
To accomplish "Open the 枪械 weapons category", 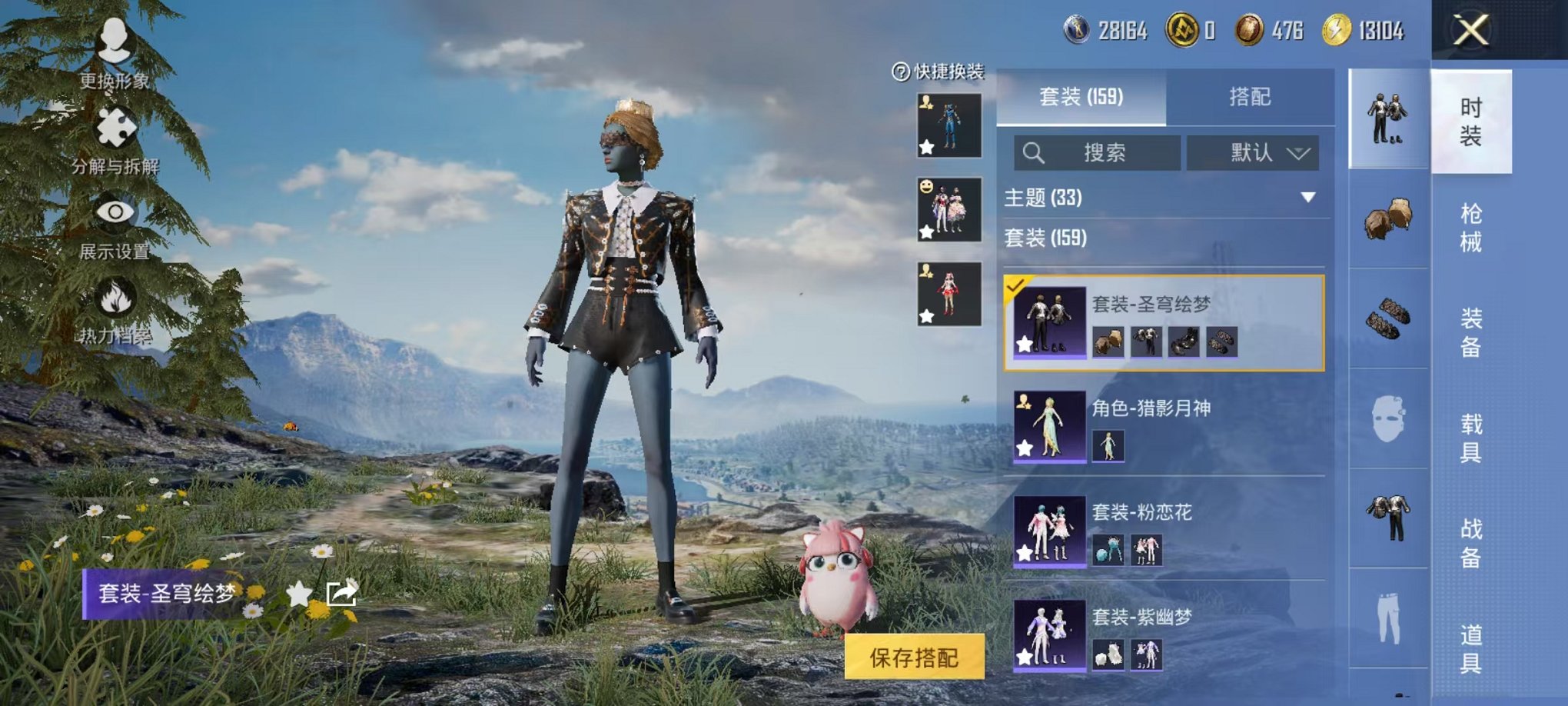I will pos(1472,227).
